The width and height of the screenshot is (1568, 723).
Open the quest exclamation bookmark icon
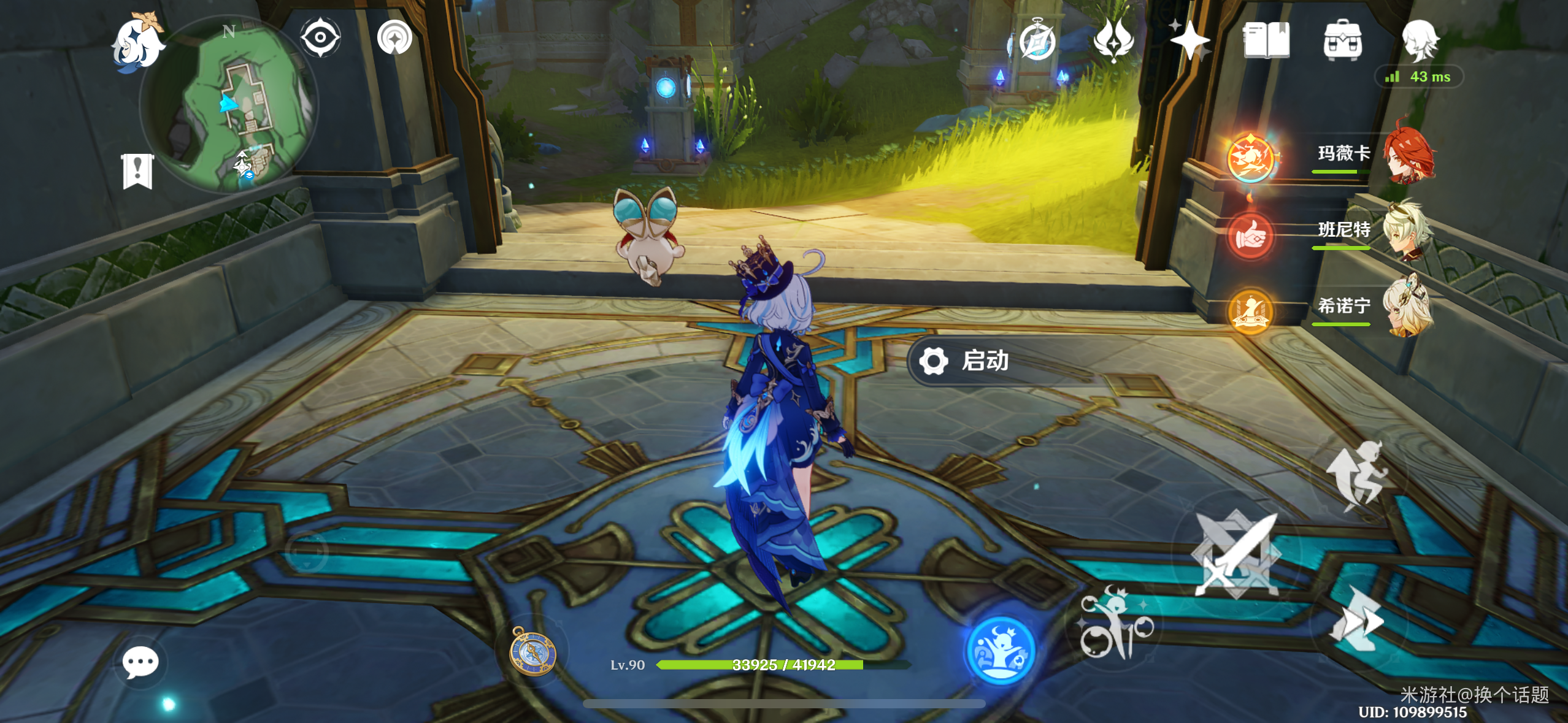[x=137, y=170]
